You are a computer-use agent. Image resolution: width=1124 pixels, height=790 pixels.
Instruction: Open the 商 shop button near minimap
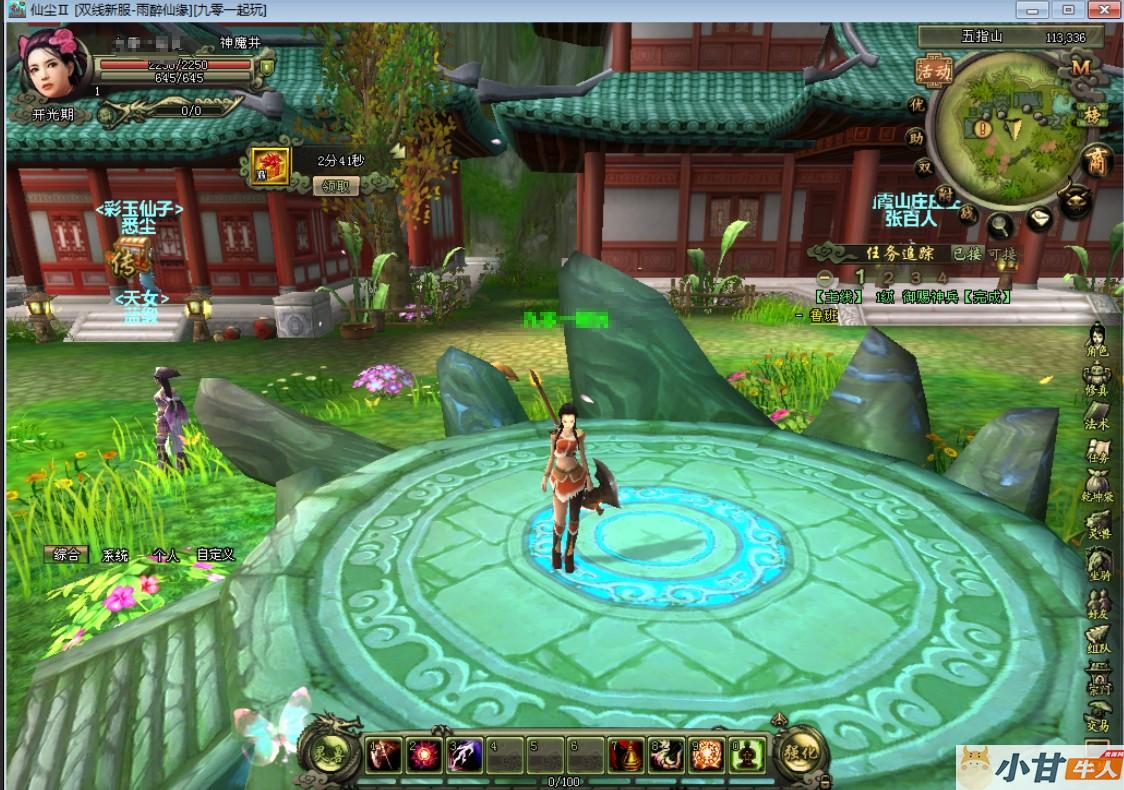click(x=1098, y=161)
